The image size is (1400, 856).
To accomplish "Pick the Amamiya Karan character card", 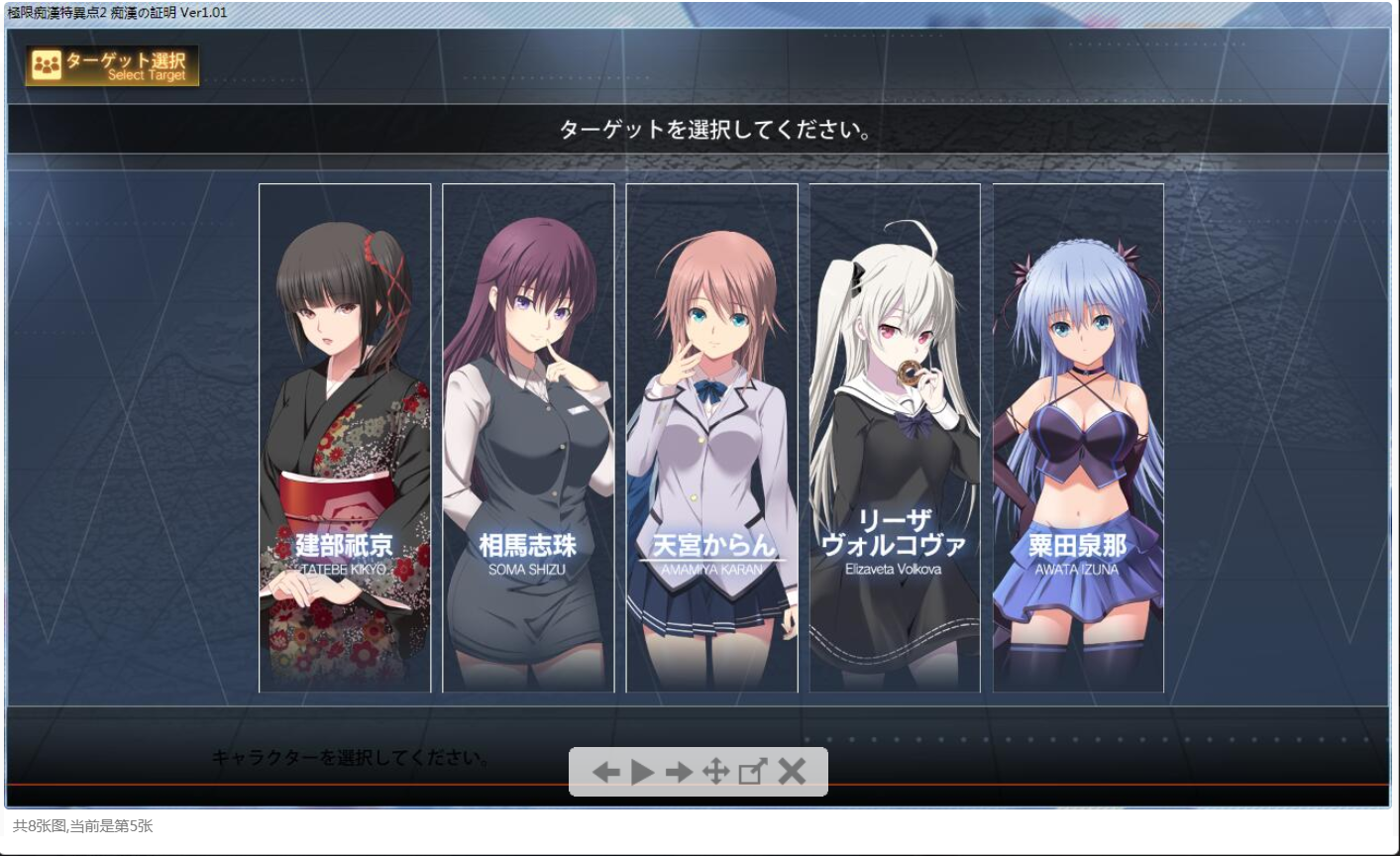I will (711, 438).
